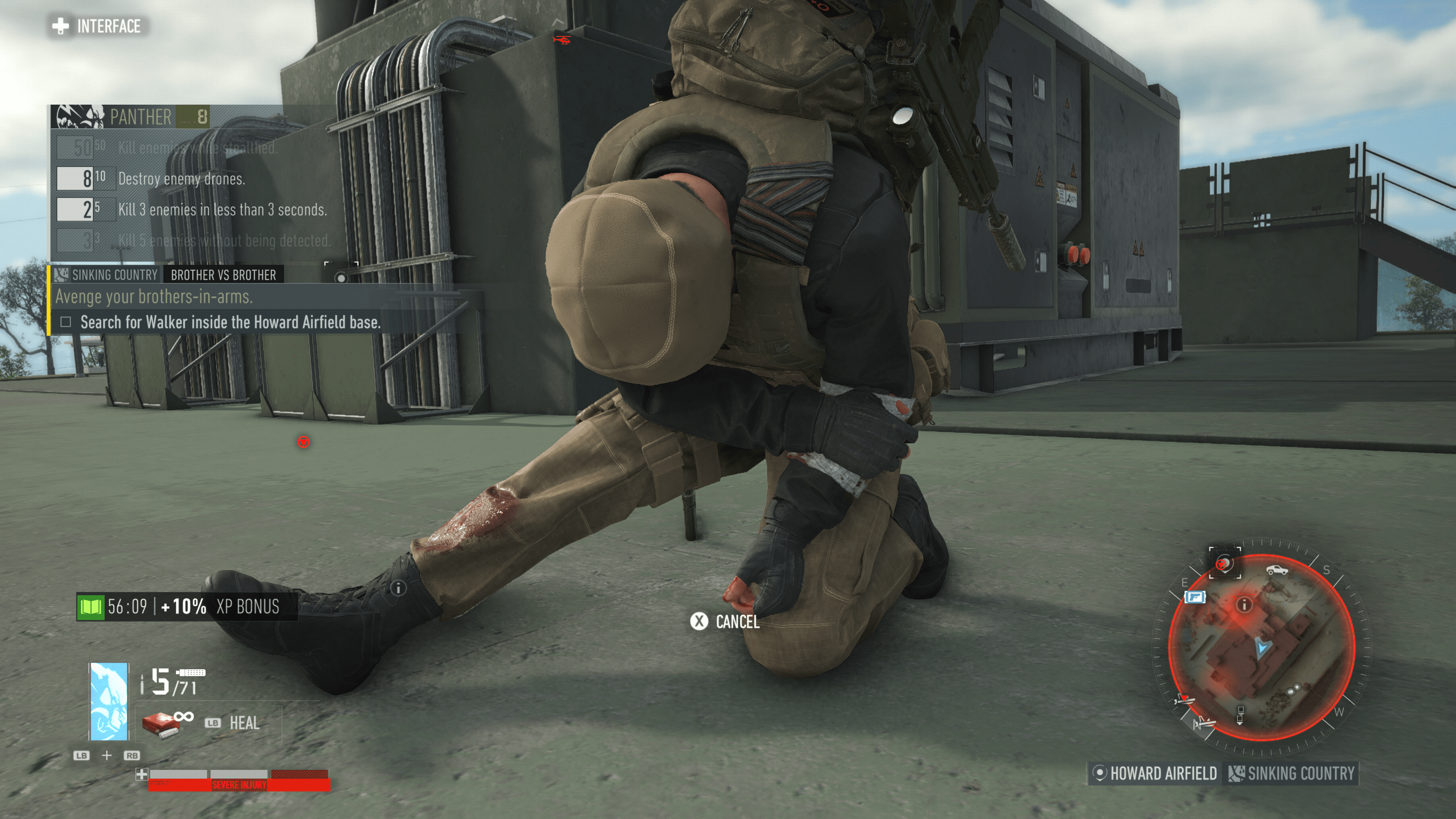Screen dimensions: 1456x819
Task: Select the Kill 3 enemies in 3 seconds challenge
Action: point(221,210)
